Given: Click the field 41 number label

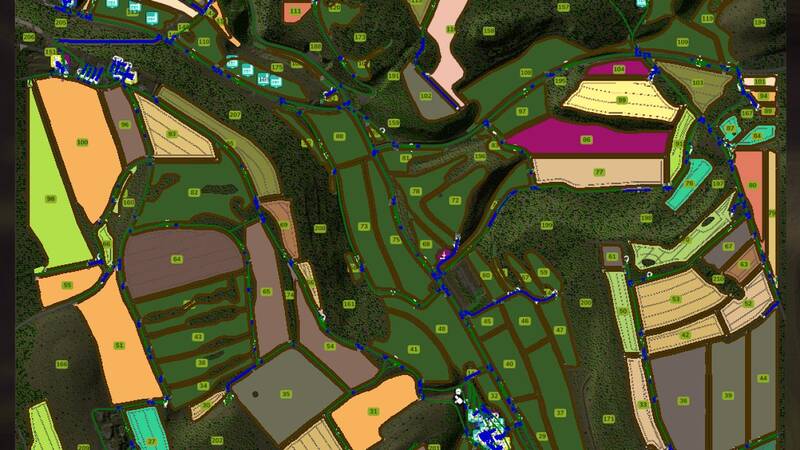Looking at the screenshot, I should (414, 349).
